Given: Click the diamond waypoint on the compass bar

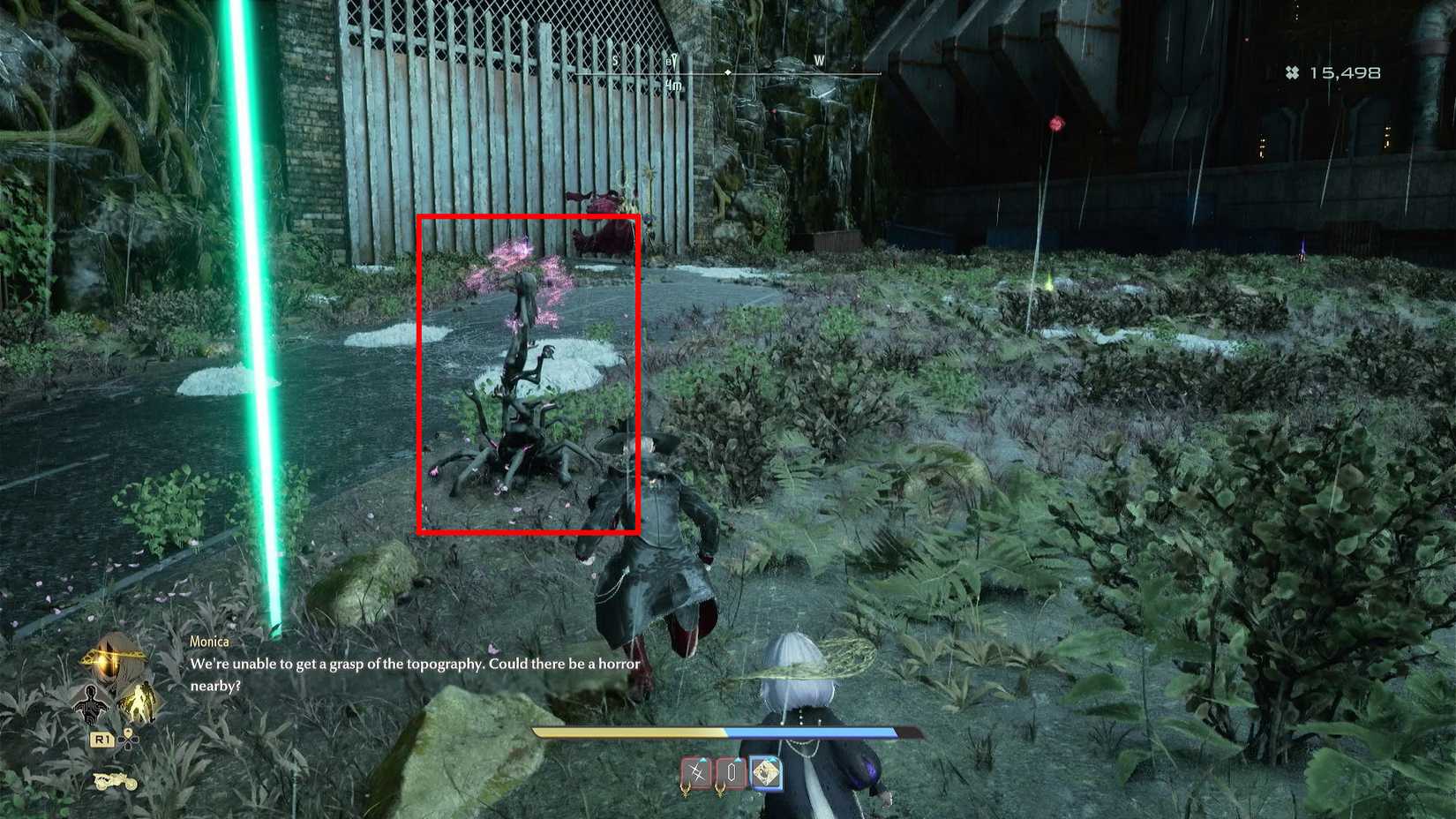Looking at the screenshot, I should 728,71.
